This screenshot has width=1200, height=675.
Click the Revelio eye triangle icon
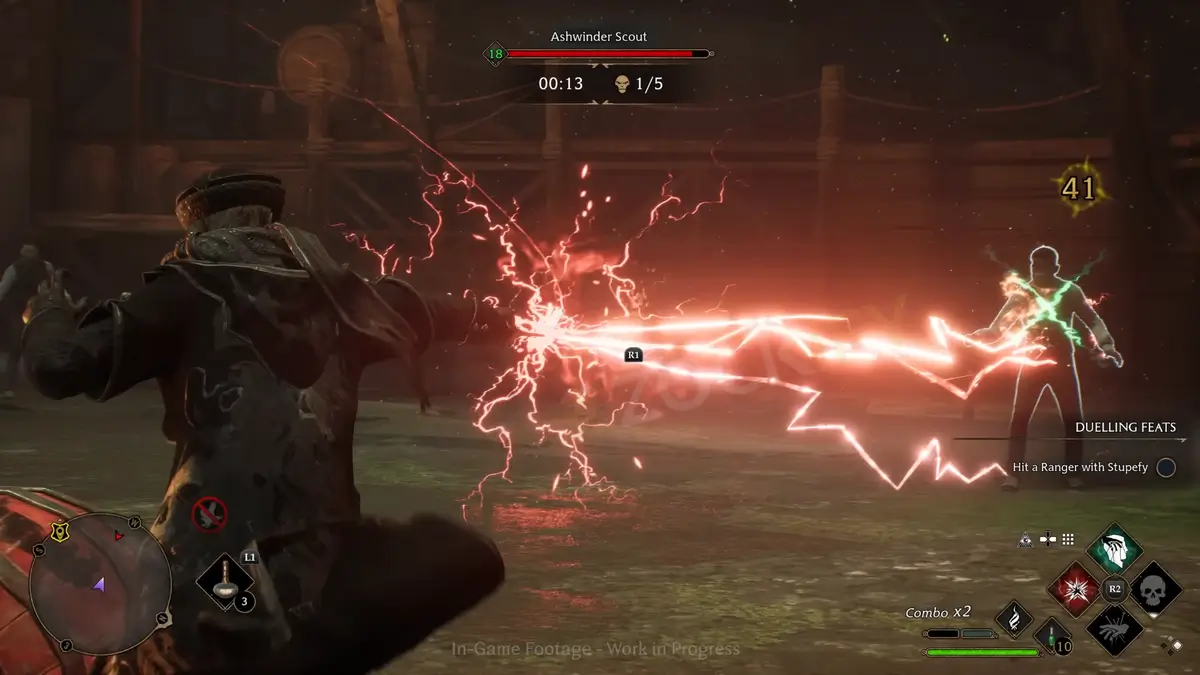click(1026, 539)
